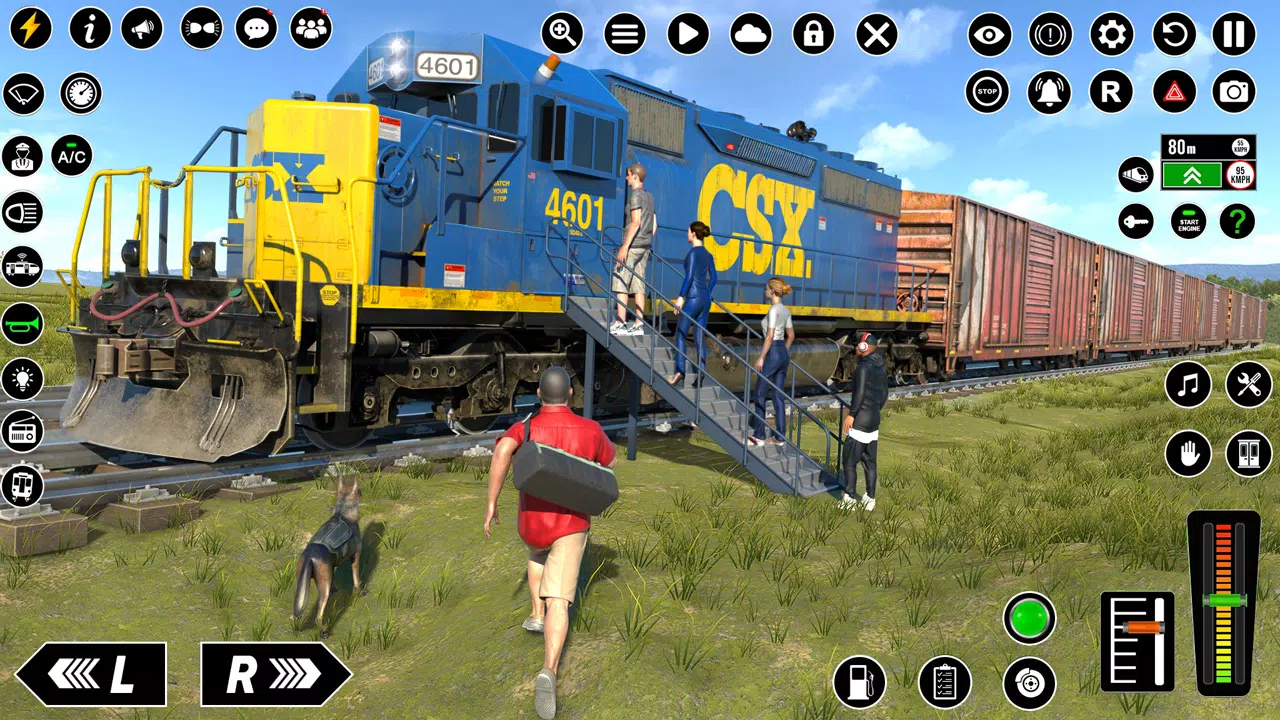
Task: Click the Start Engine button
Action: click(x=1188, y=221)
